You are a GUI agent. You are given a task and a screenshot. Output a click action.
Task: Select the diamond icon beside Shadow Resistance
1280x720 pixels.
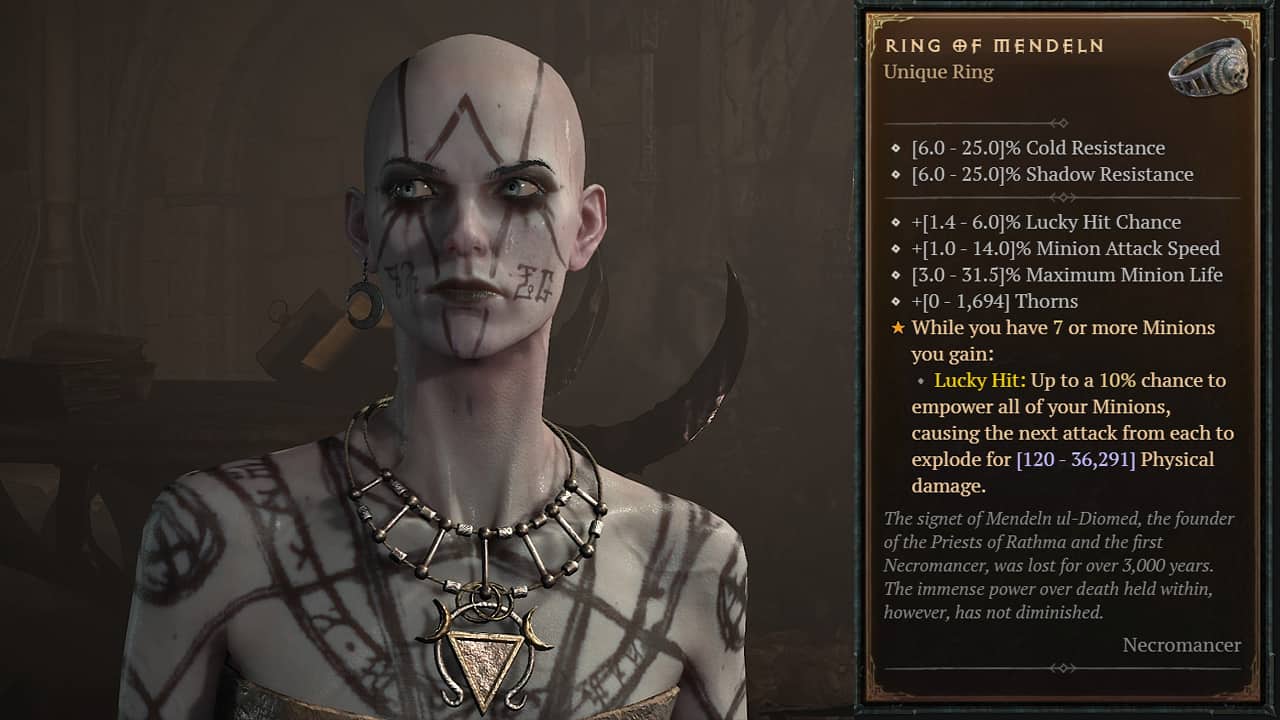[x=893, y=175]
